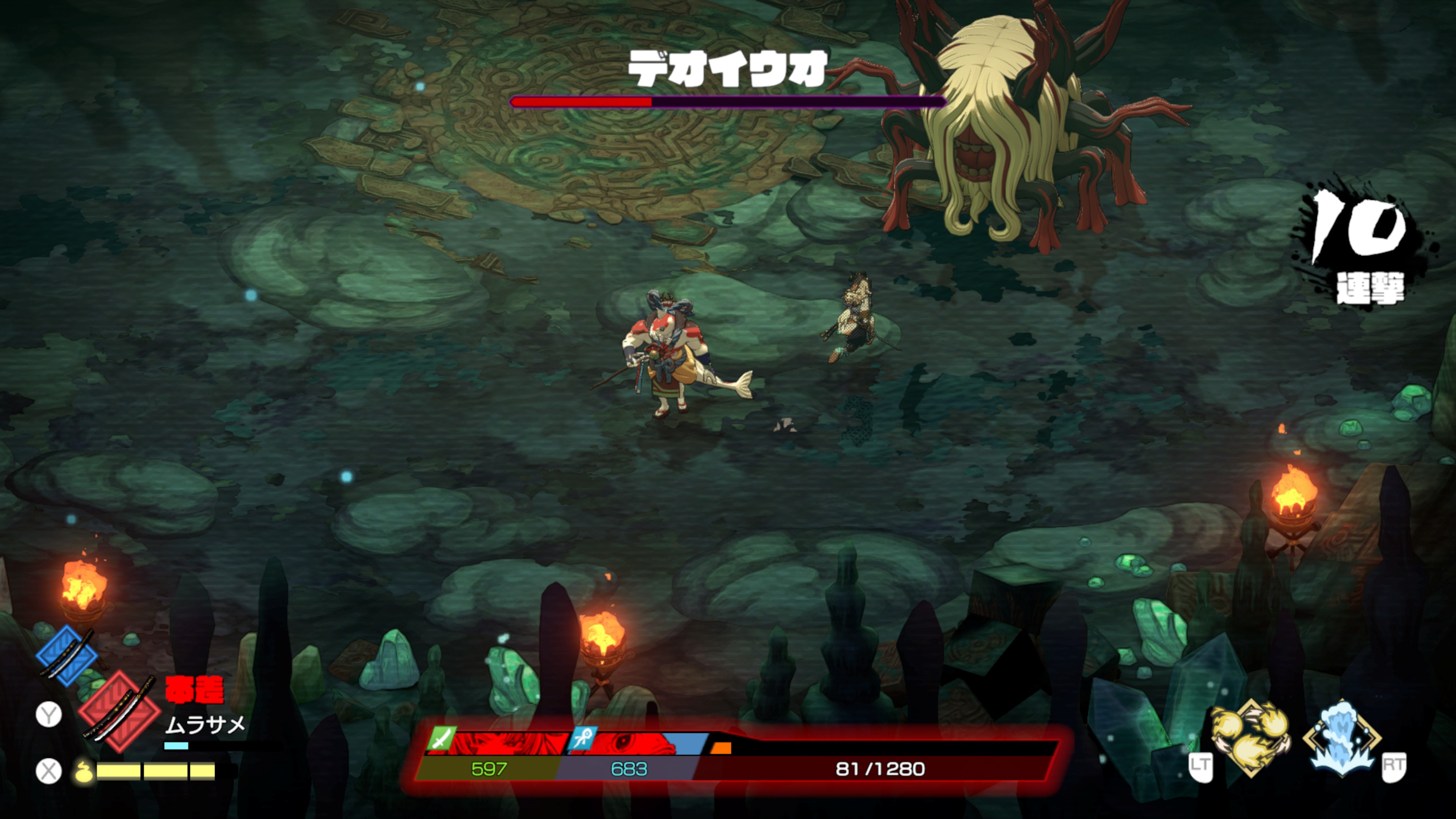Use the yellow healing gourd icon

coord(84,770)
